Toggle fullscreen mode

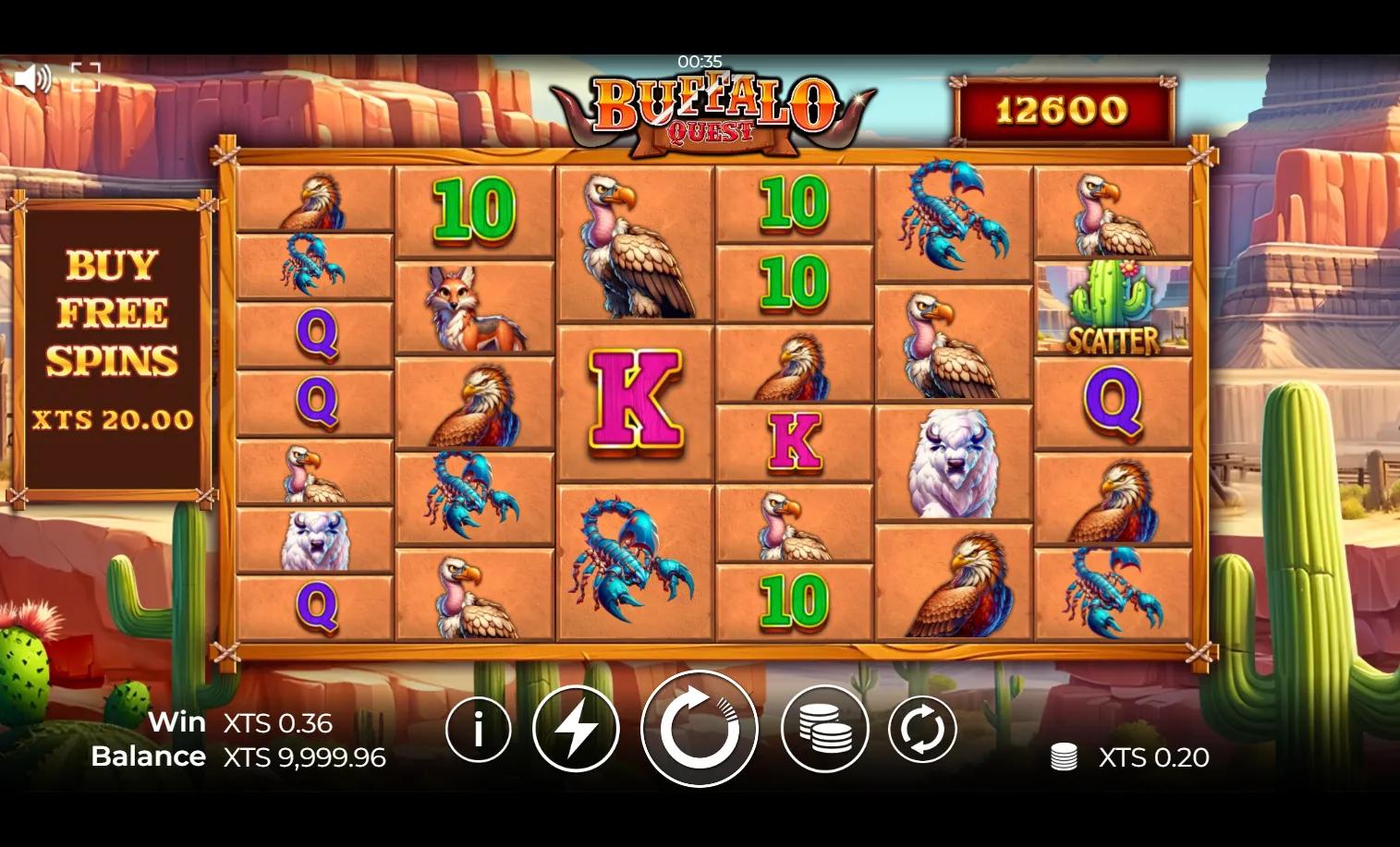point(86,76)
